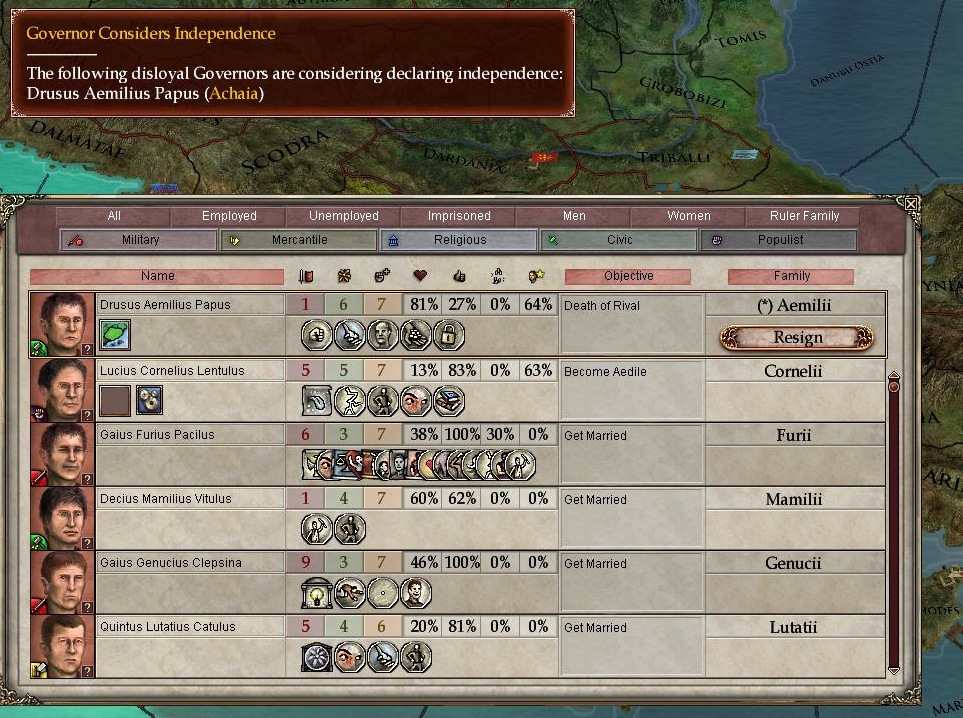This screenshot has width=963, height=718.
Task: Select Lucius Cornelius Lentulus's portrait
Action: point(61,388)
